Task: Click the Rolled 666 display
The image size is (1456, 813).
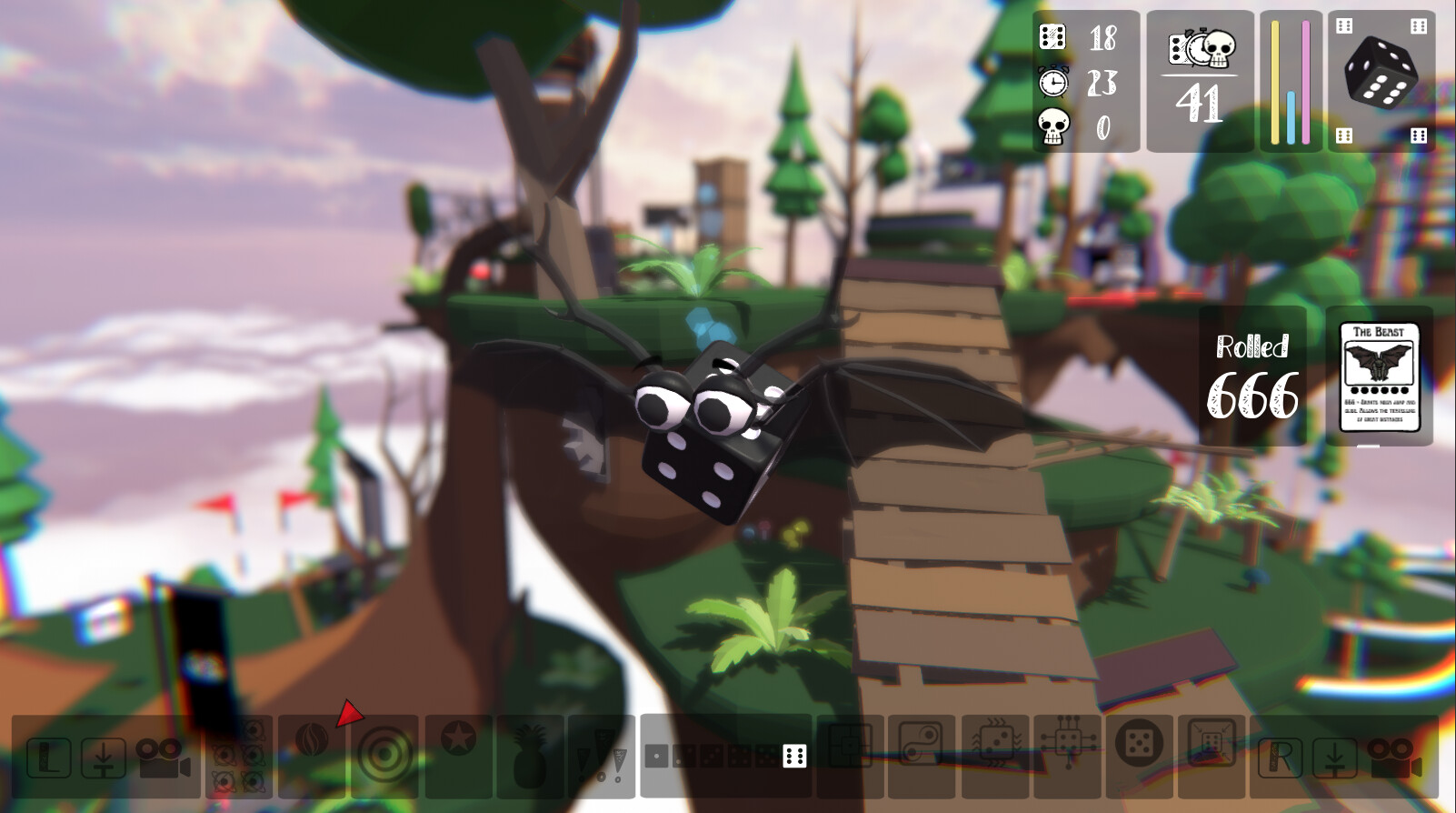Action: pyautogui.click(x=1252, y=373)
